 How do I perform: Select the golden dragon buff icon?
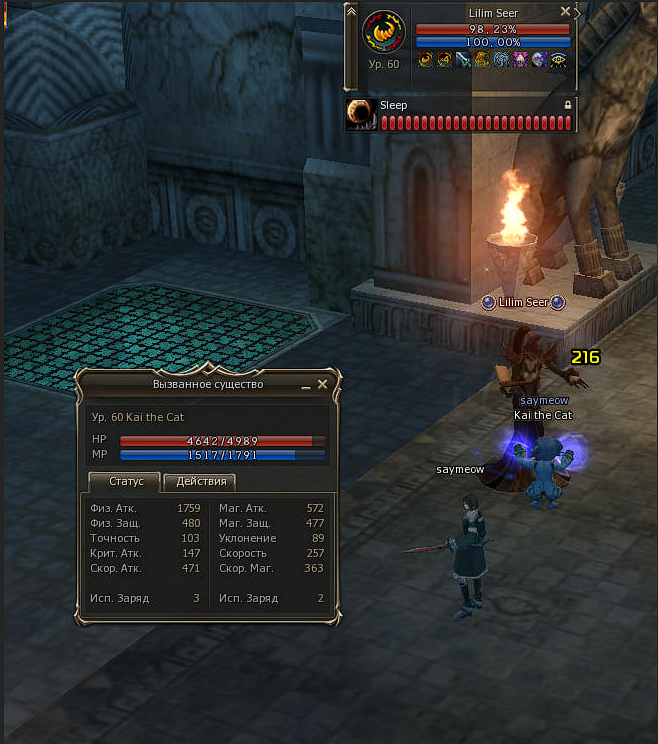pyautogui.click(x=482, y=60)
